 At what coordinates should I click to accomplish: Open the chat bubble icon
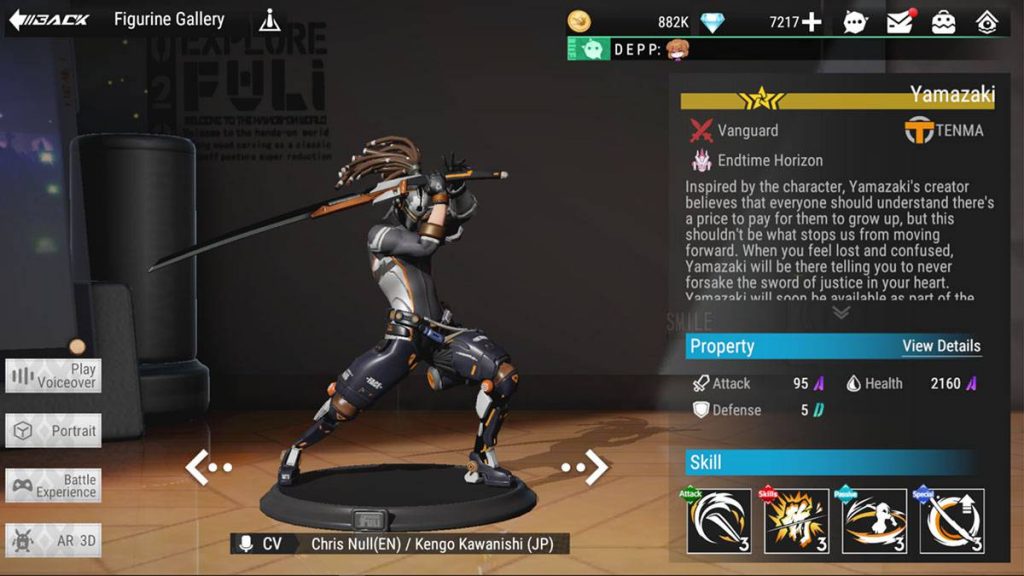coord(855,22)
